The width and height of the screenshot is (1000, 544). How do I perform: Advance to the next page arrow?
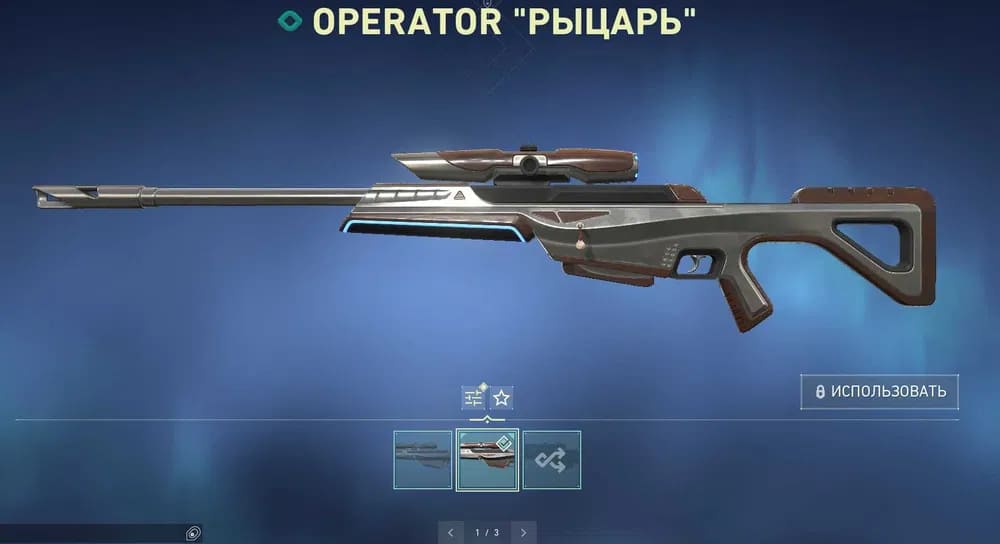[x=523, y=532]
